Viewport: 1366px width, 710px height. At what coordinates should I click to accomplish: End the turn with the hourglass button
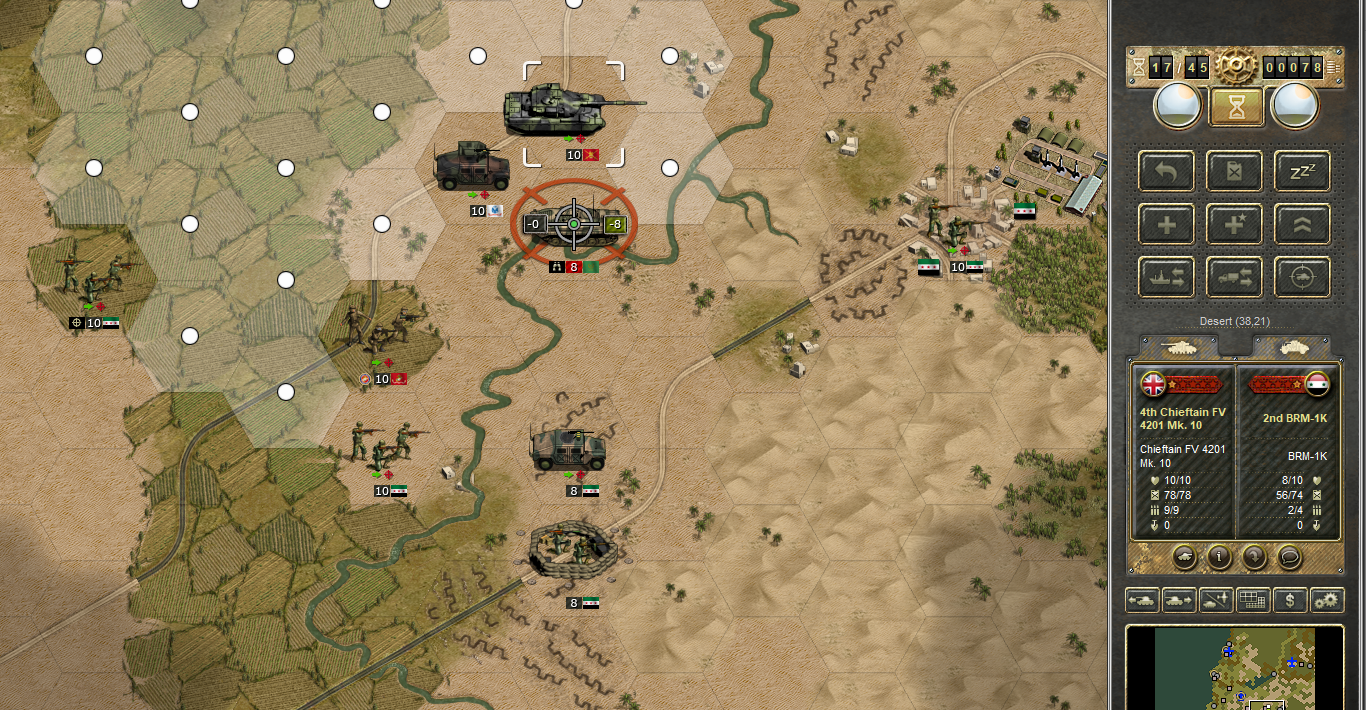point(1237,107)
